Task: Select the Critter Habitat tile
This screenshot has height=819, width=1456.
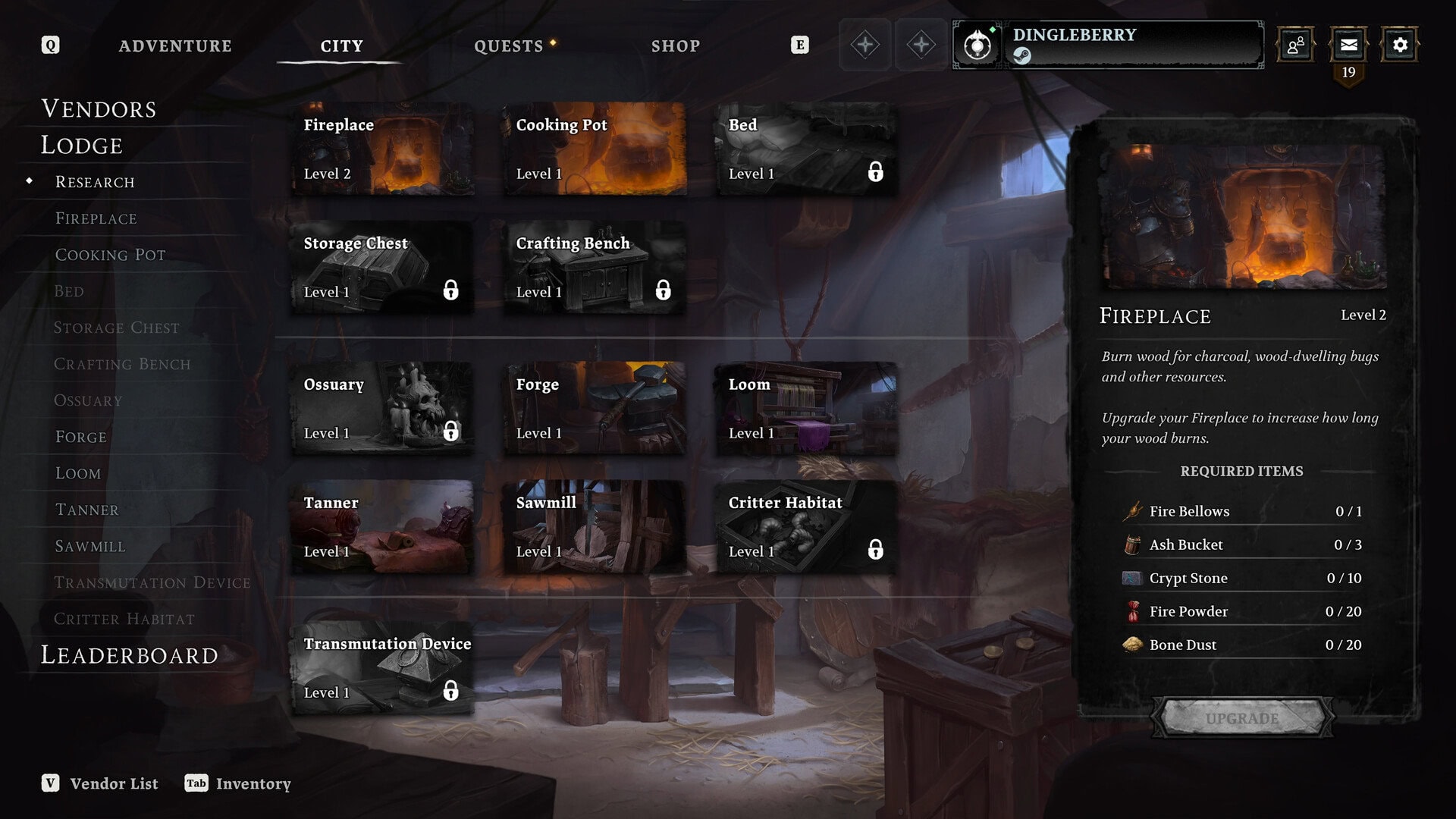Action: [x=806, y=526]
